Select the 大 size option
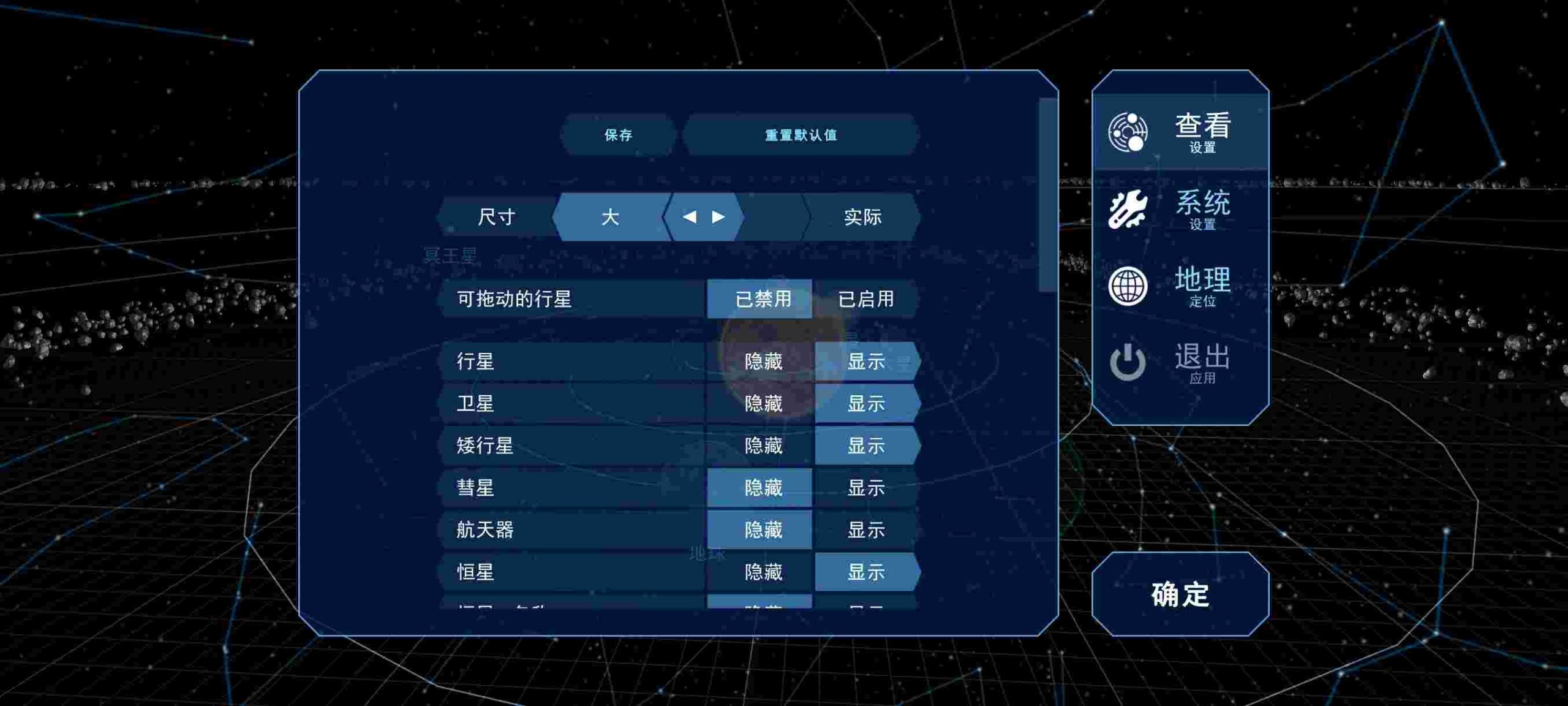Viewport: 1568px width, 706px height. coord(611,217)
